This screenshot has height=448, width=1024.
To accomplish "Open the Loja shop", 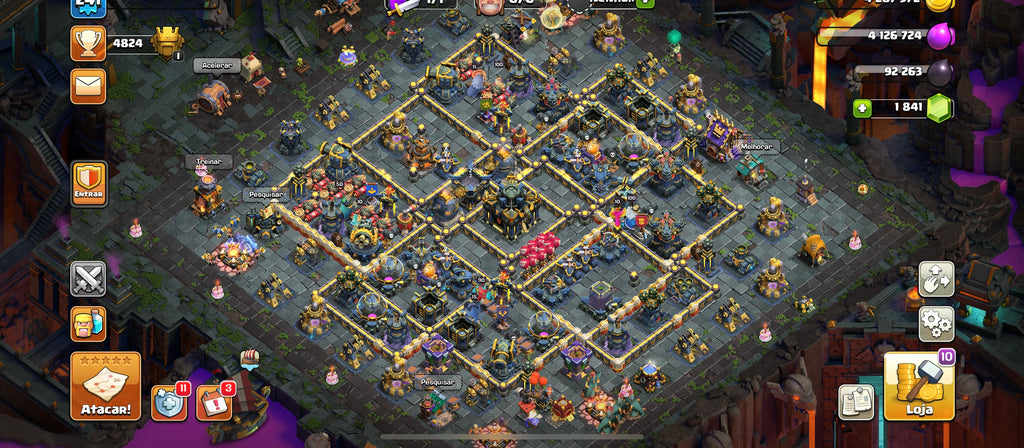I will pos(919,385).
